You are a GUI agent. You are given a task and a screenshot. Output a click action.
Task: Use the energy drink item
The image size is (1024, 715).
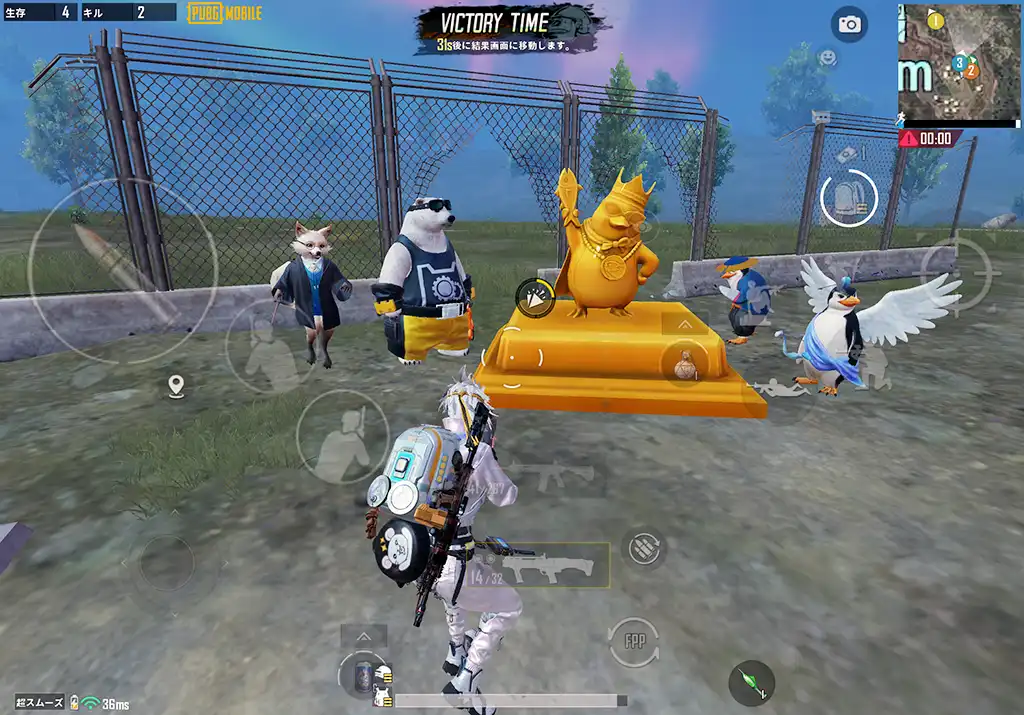point(364,675)
